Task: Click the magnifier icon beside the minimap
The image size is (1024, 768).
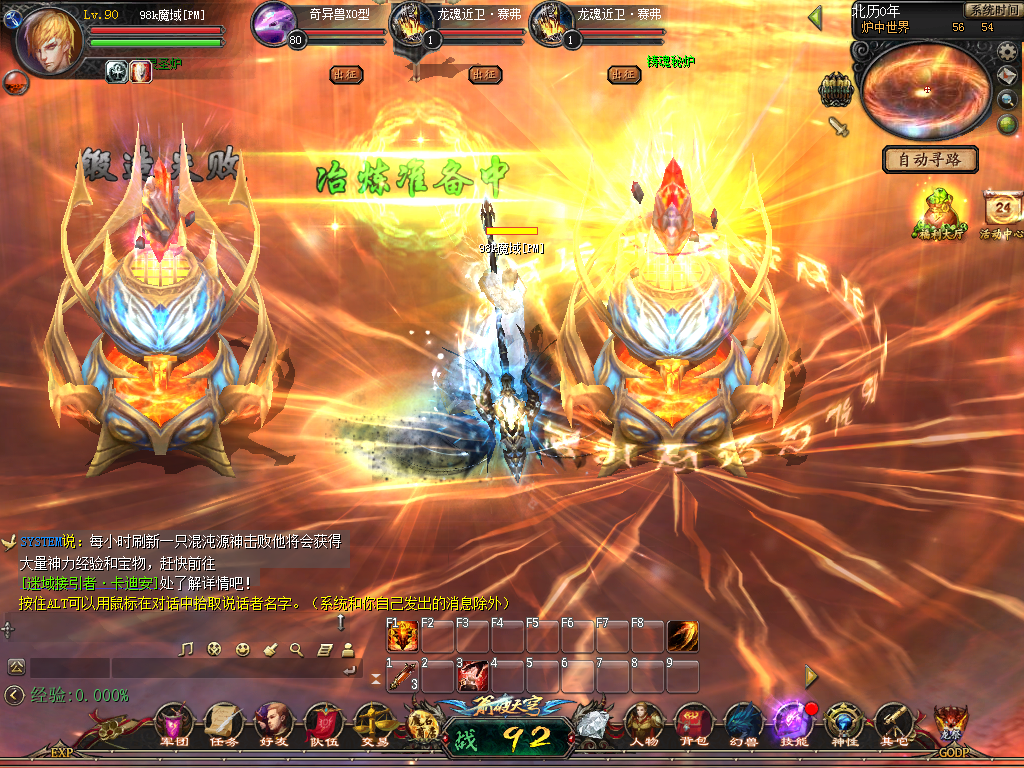Action: coord(1007,99)
